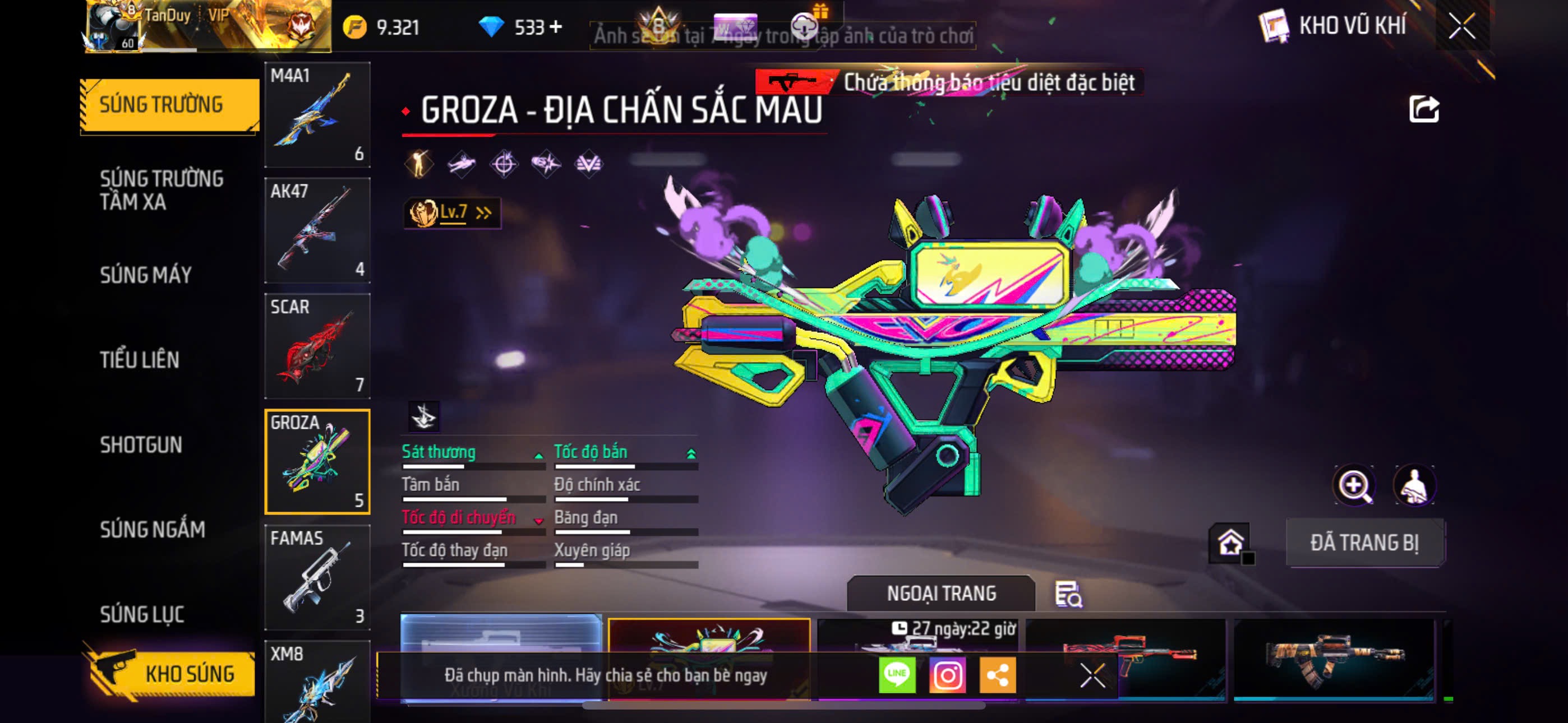The height and width of the screenshot is (723, 1568).
Task: Open the Súng Máy weapon category
Action: 145,275
